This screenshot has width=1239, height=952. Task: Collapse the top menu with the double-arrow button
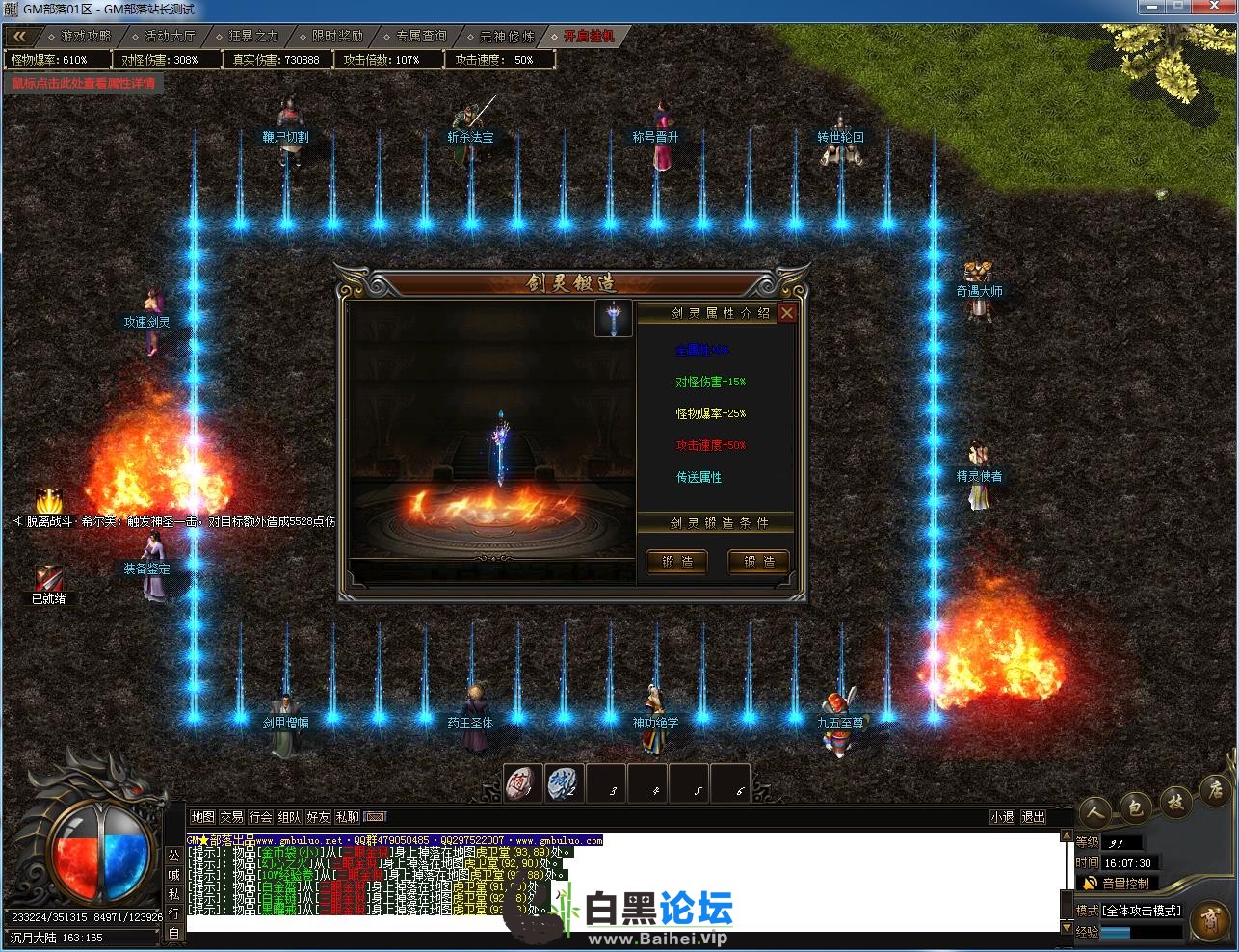19,36
